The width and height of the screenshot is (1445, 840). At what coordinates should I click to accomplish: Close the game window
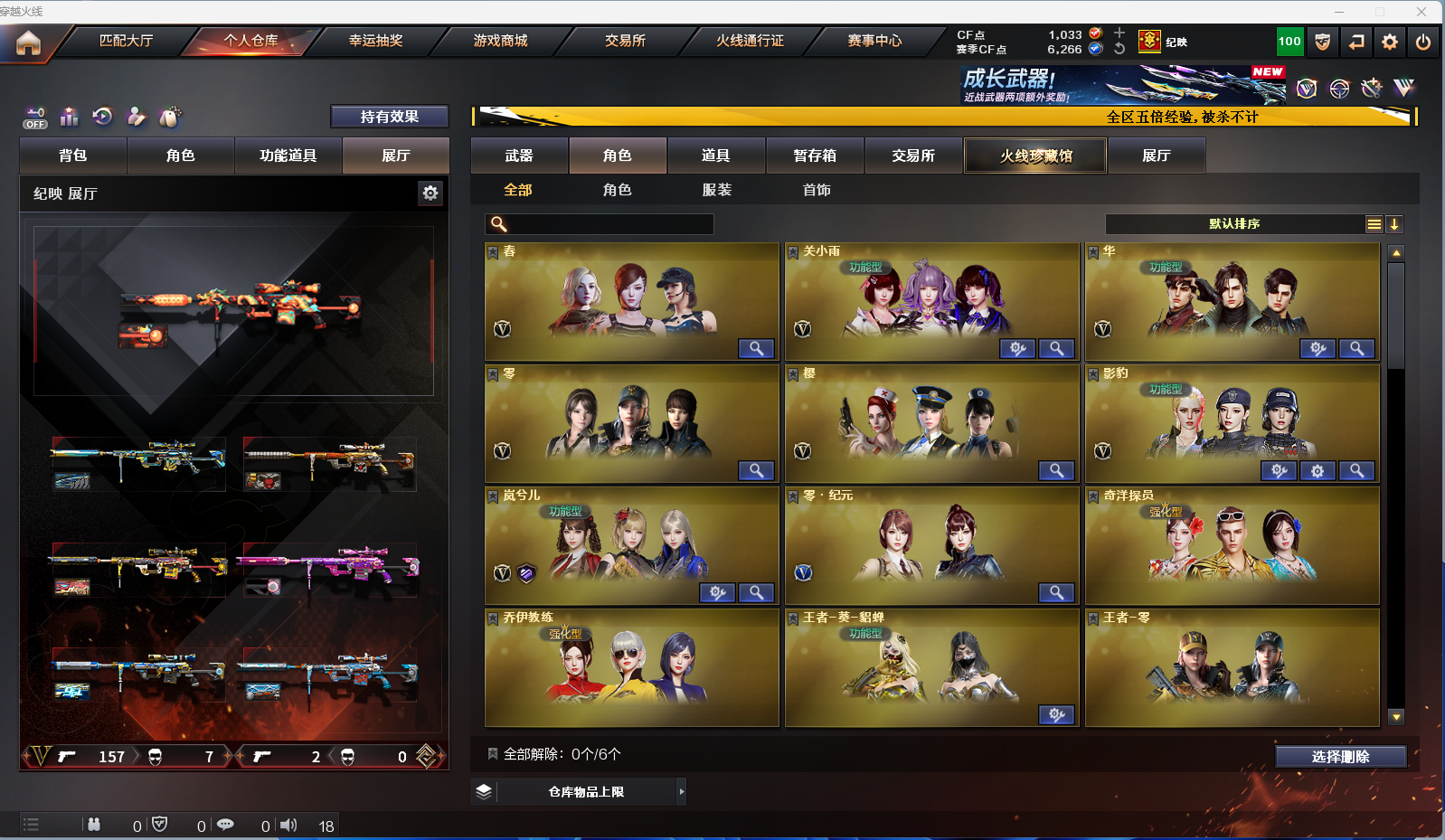1421,12
